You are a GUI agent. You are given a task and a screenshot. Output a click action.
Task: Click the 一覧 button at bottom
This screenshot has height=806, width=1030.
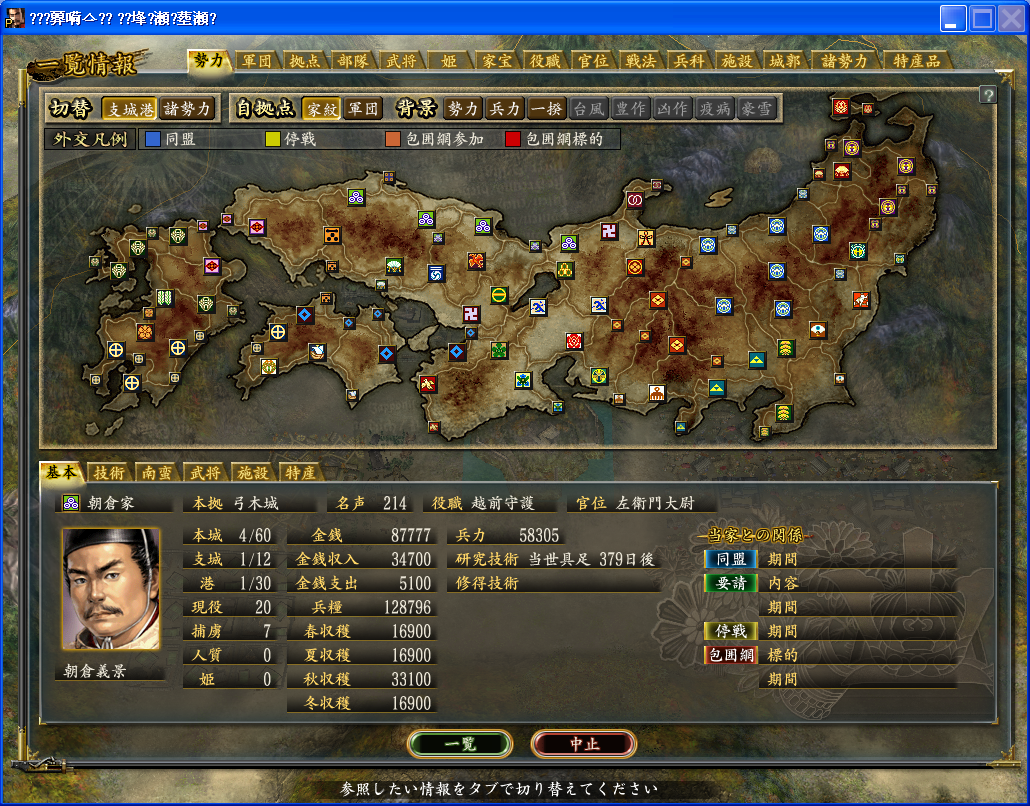(460, 744)
